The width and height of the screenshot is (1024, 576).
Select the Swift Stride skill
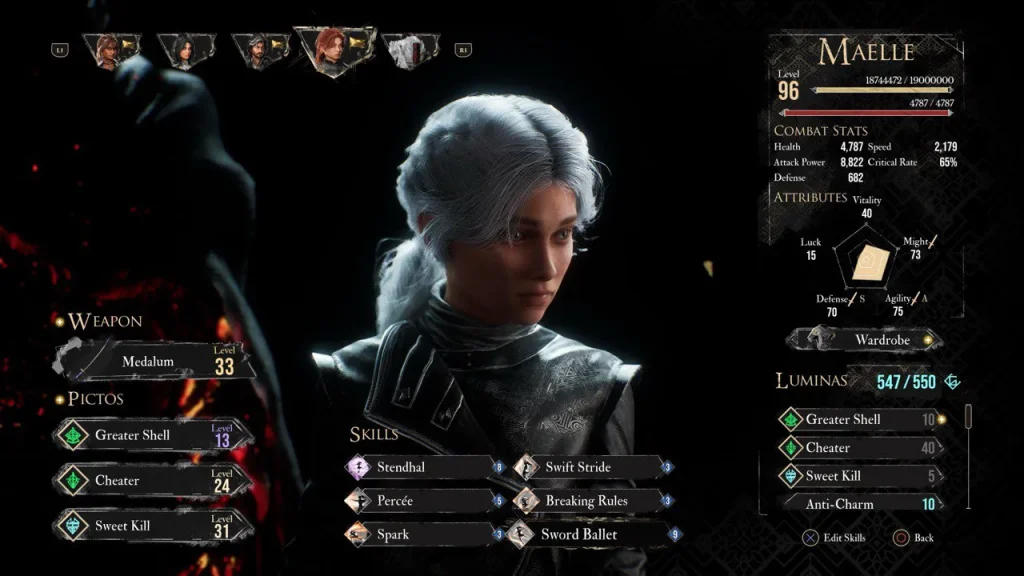click(x=592, y=467)
